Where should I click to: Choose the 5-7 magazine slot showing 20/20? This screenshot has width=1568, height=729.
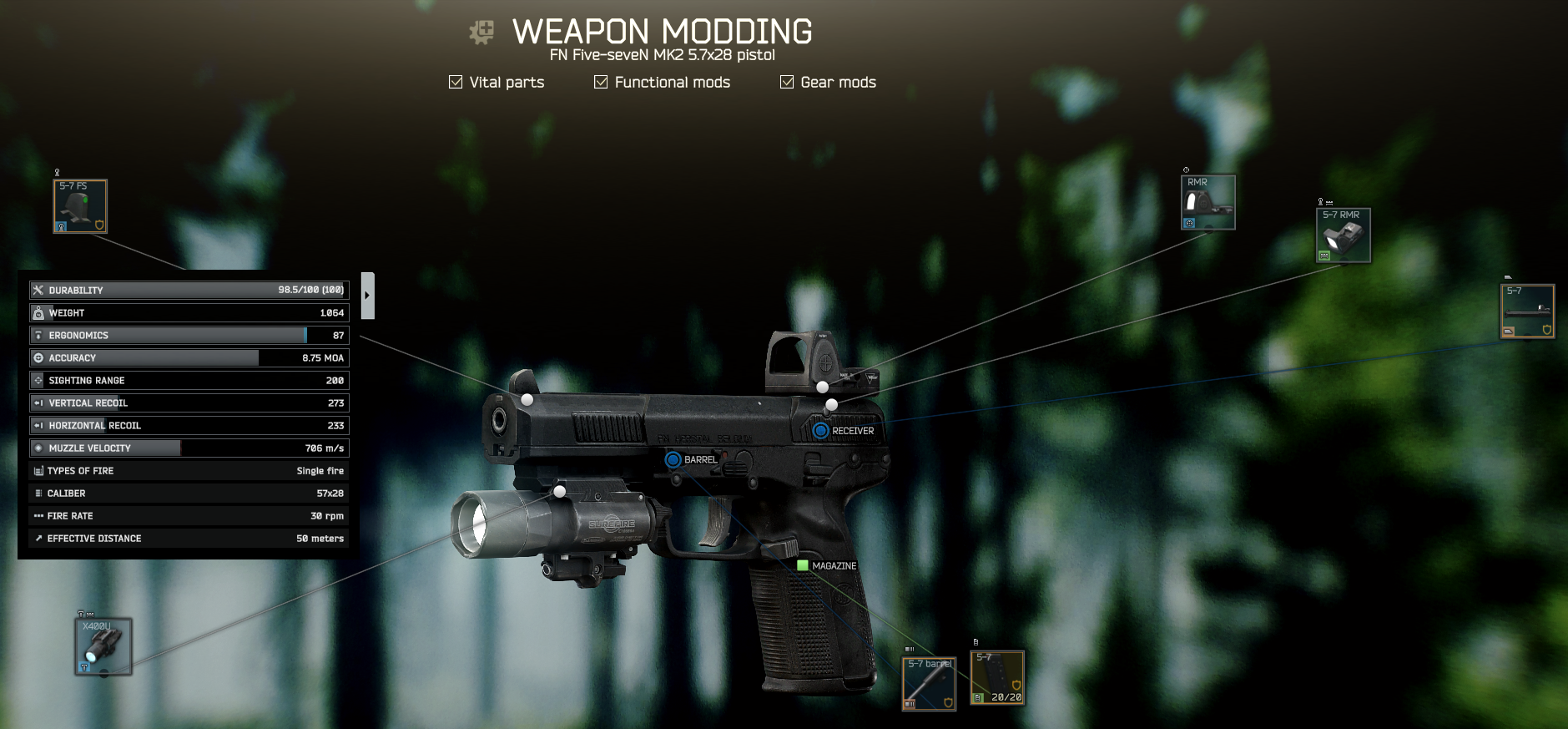997,677
